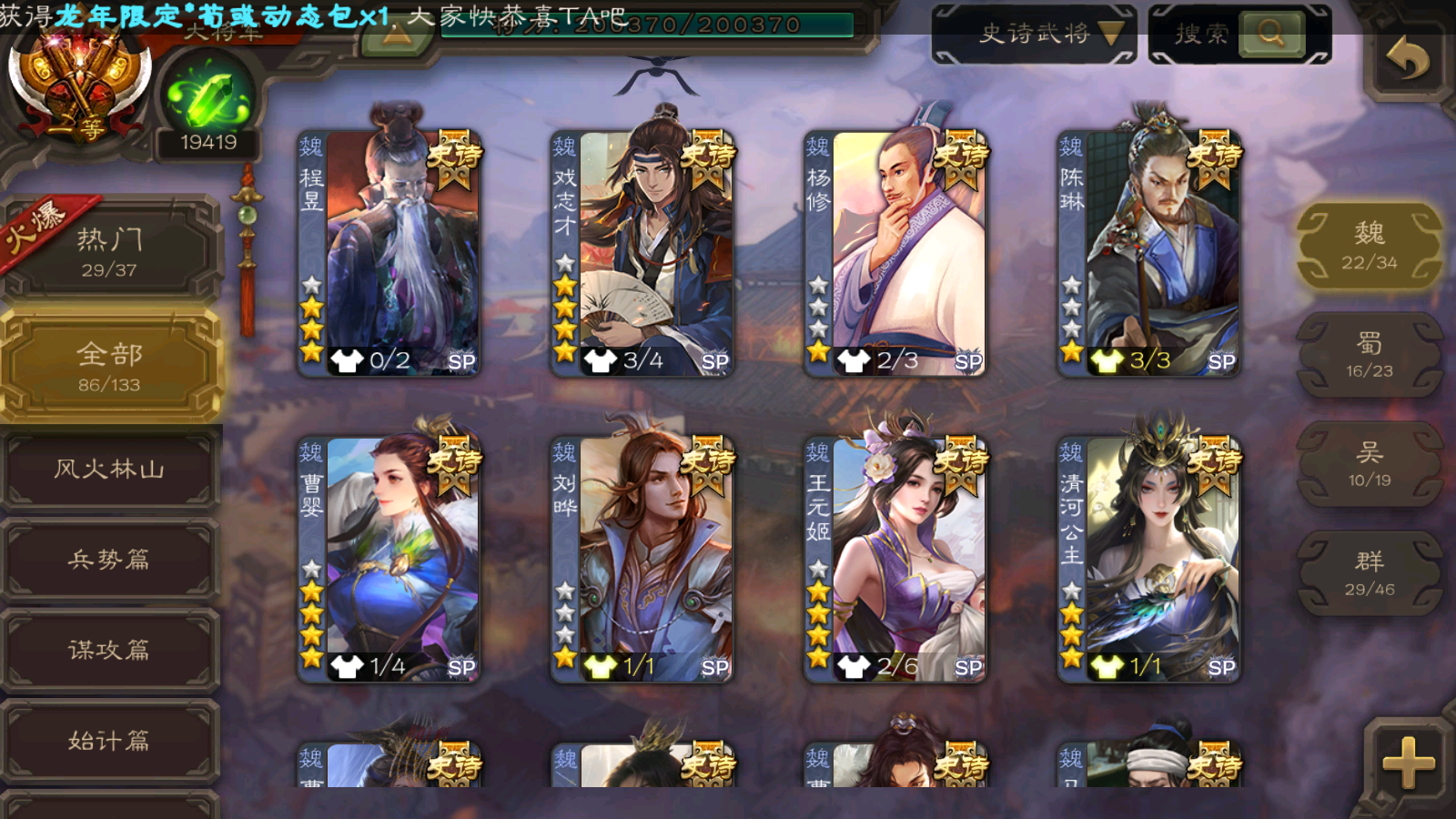Open the 风火林山 category
Screen dimensions: 1456x819
[x=109, y=470]
